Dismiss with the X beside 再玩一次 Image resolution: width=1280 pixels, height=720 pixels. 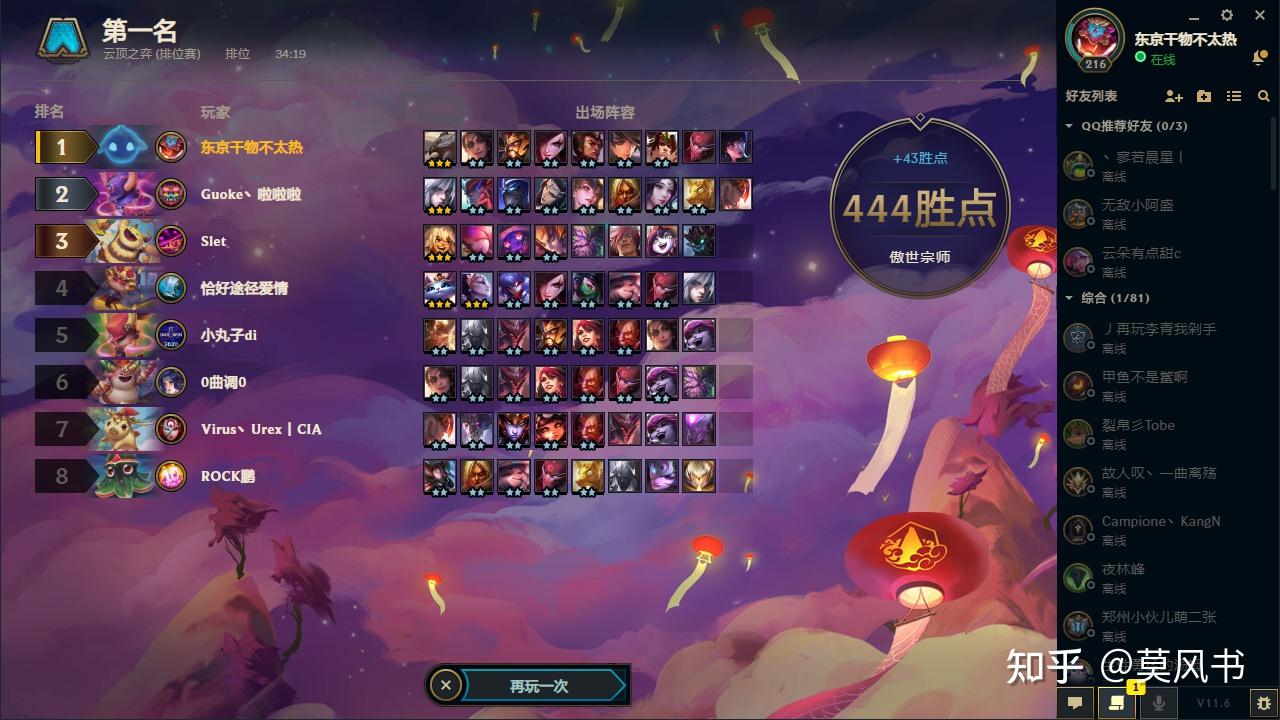point(446,686)
